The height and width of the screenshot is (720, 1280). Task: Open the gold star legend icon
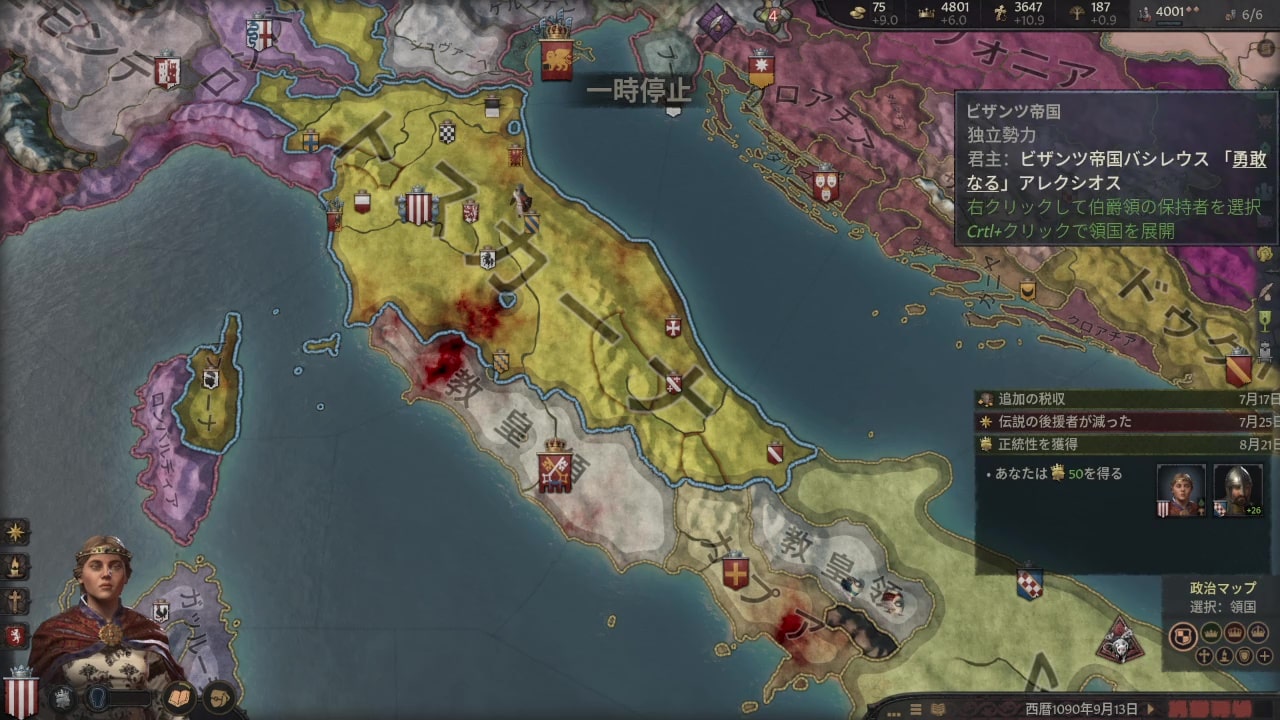[16, 533]
